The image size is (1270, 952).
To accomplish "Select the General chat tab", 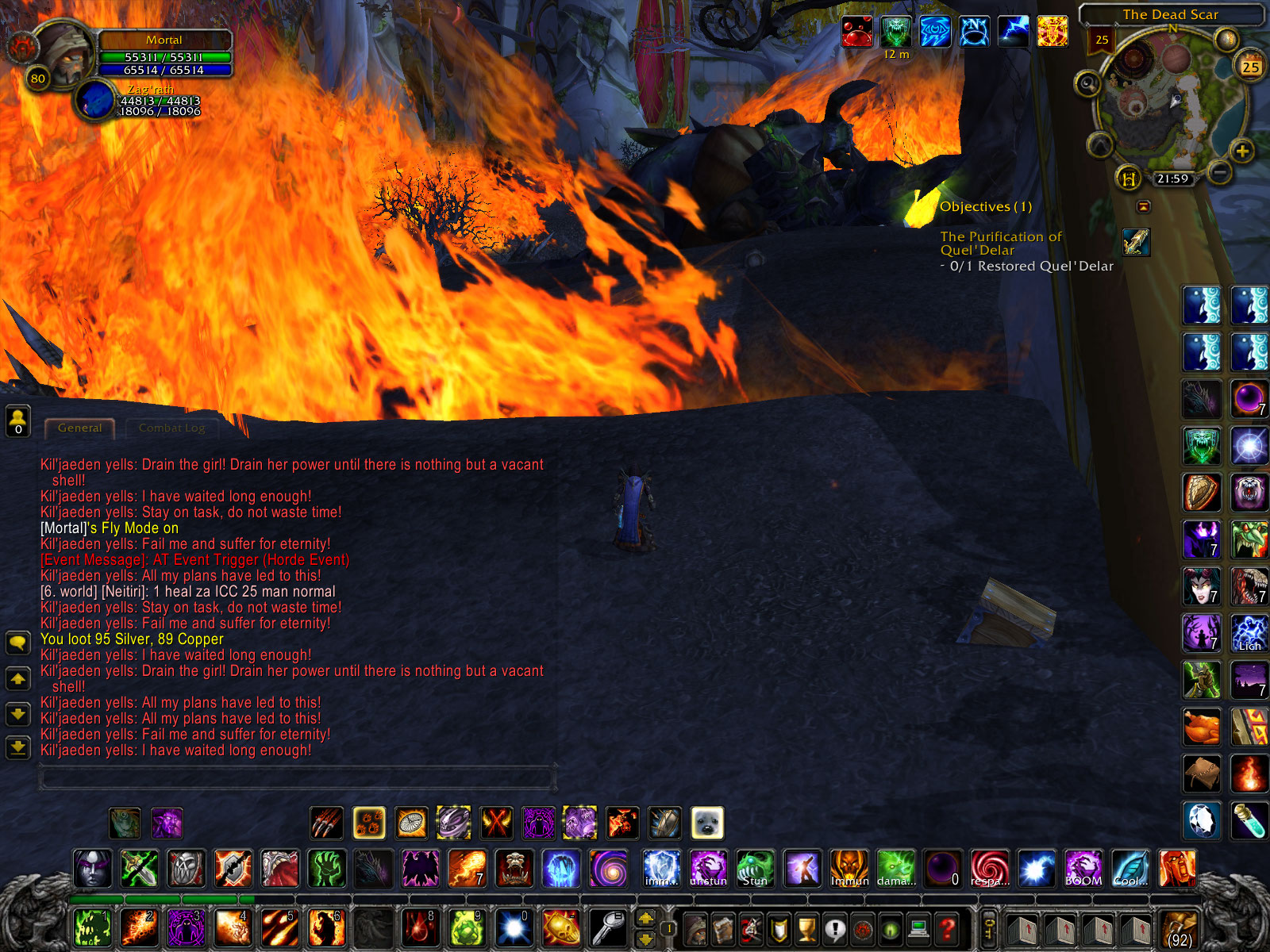I will coord(79,428).
